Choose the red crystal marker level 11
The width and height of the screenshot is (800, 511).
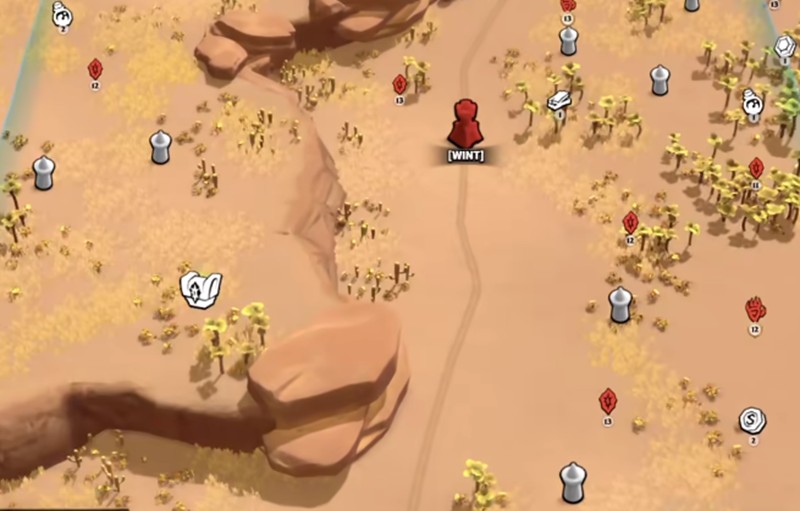[756, 168]
